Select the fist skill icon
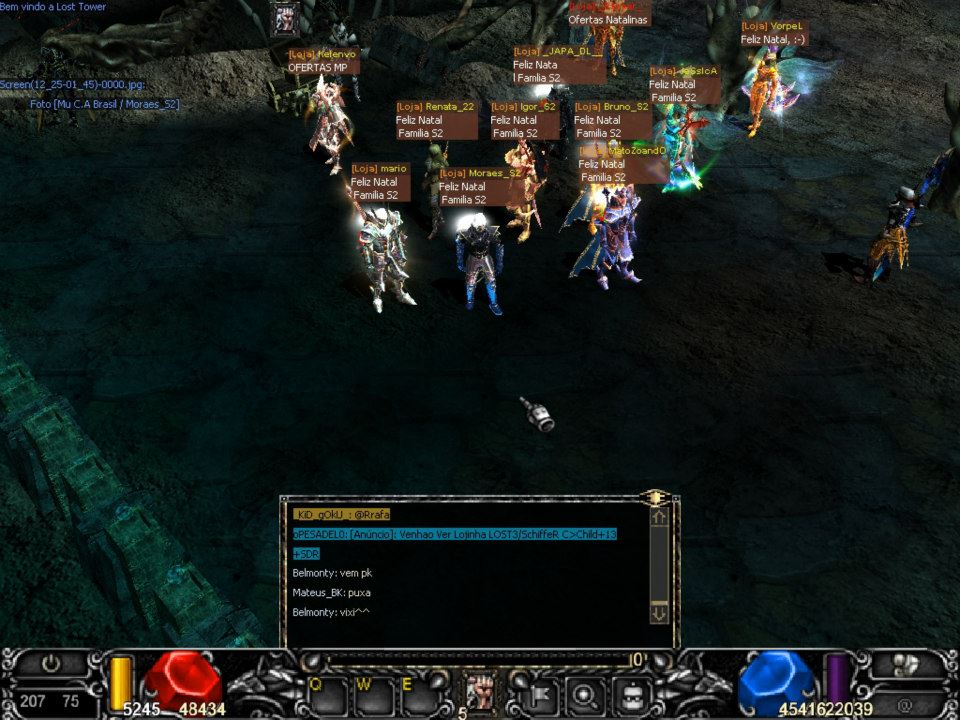The width and height of the screenshot is (960, 720). 480,692
